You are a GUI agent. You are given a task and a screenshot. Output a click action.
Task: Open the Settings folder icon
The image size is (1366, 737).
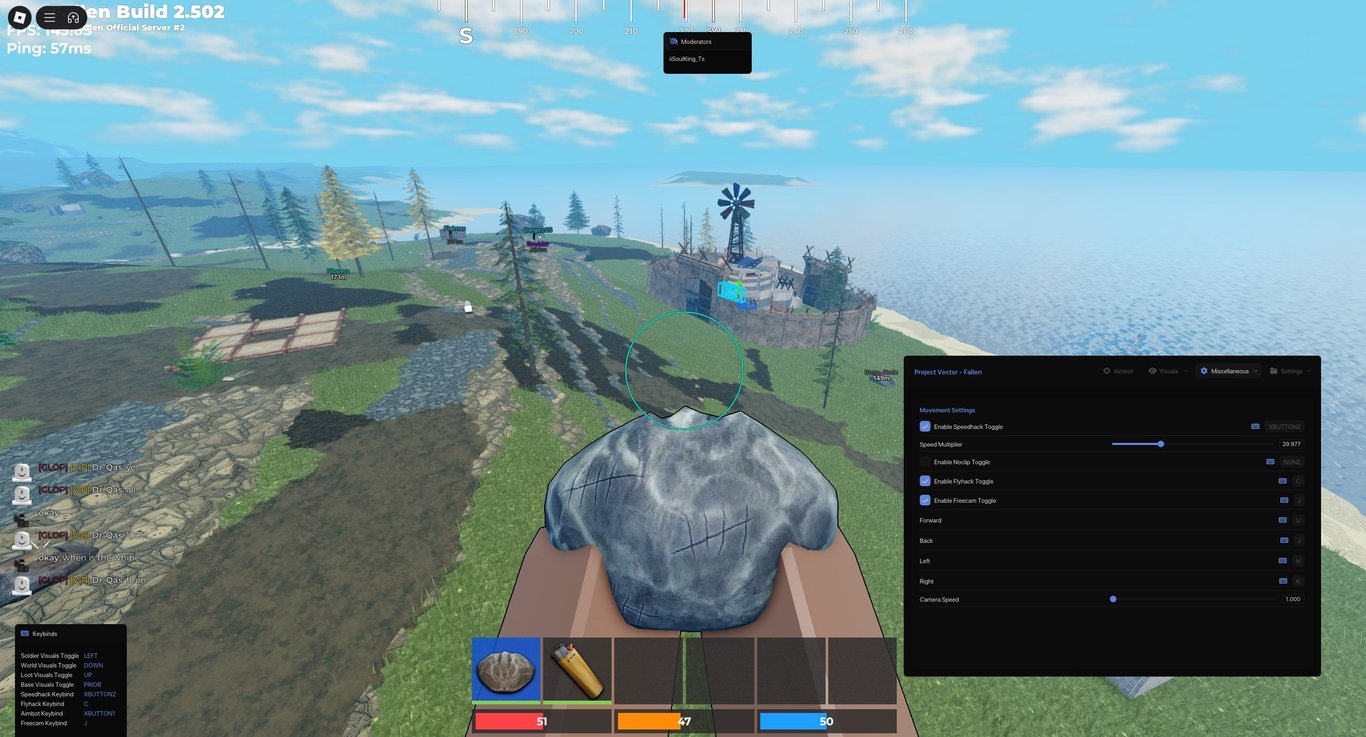1273,370
